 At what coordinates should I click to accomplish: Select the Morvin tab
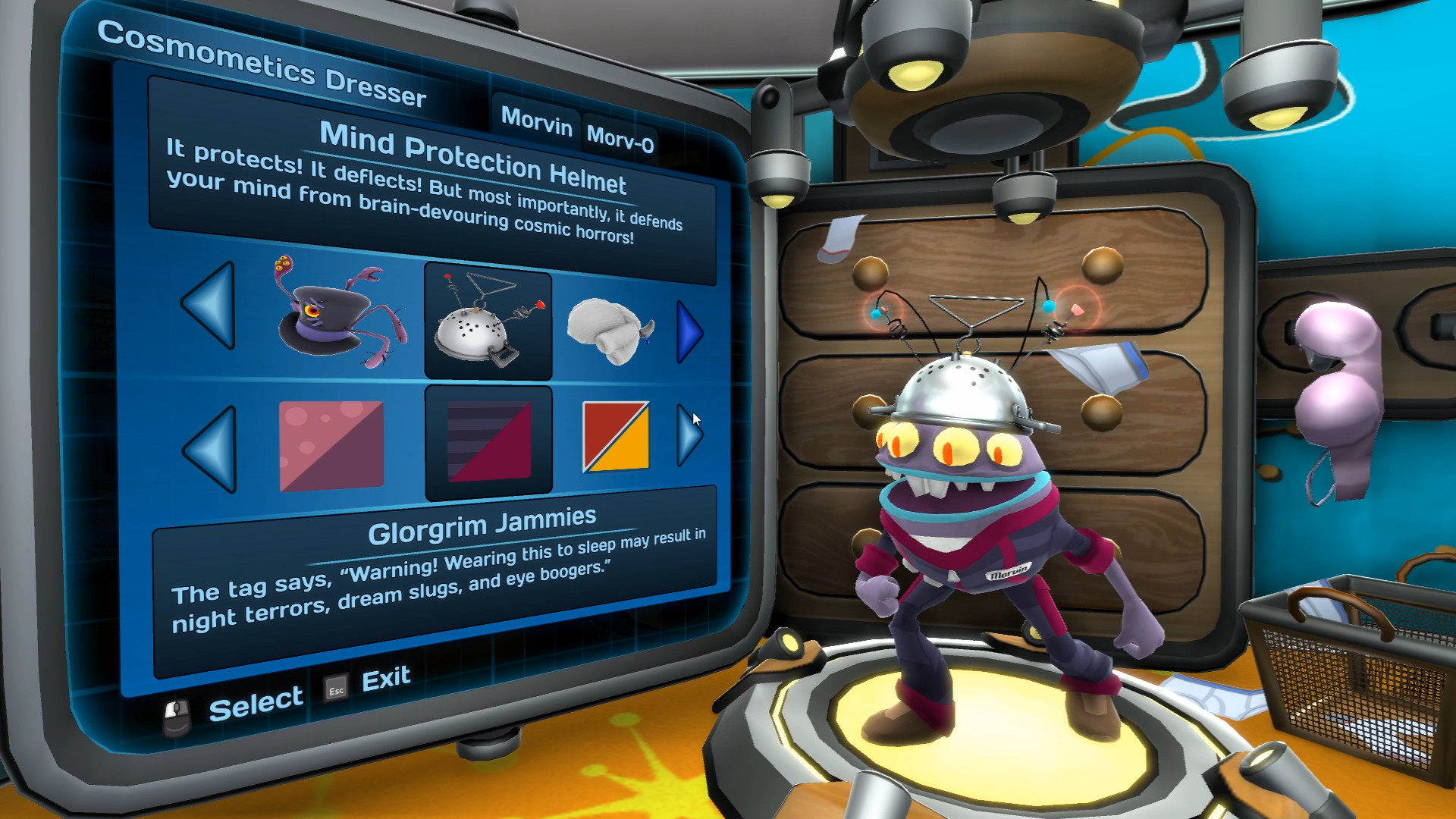(x=537, y=124)
